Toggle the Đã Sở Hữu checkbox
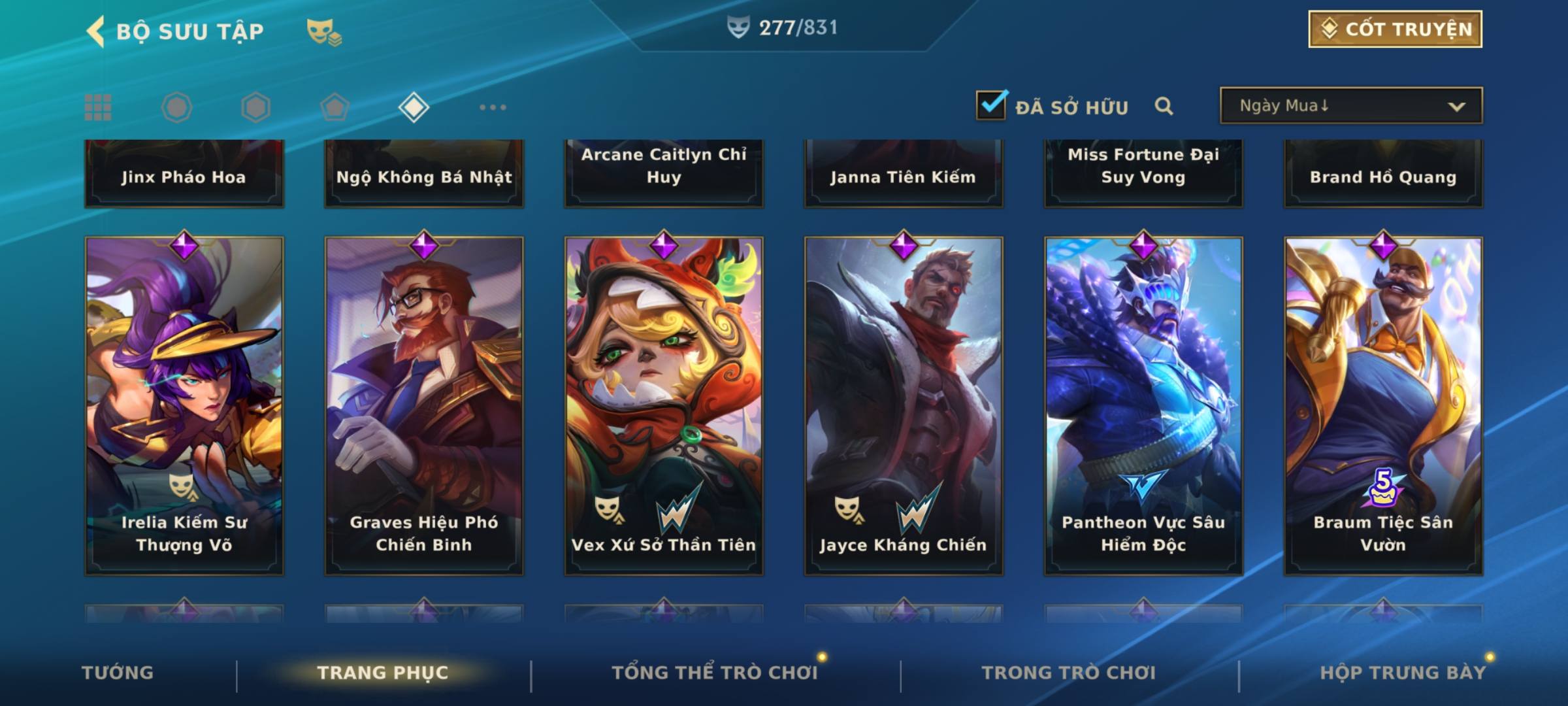 991,105
